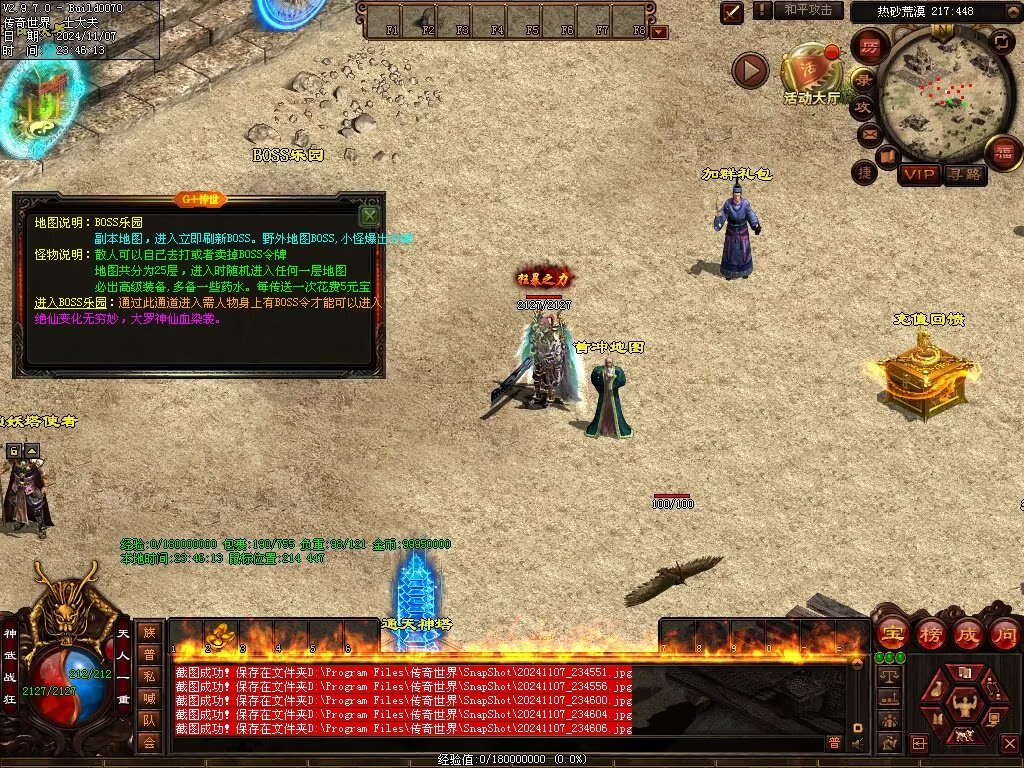Open the mail envelope icon
Screen dimensions: 1024x768
pos(869,133)
